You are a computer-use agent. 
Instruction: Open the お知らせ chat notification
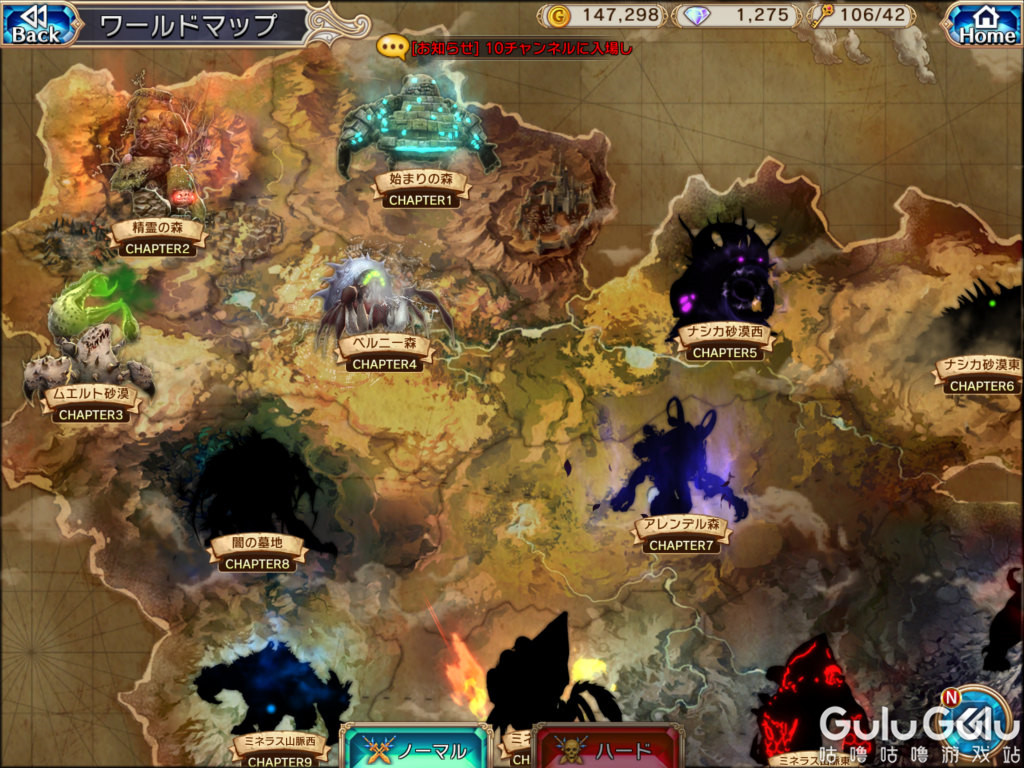tap(505, 47)
